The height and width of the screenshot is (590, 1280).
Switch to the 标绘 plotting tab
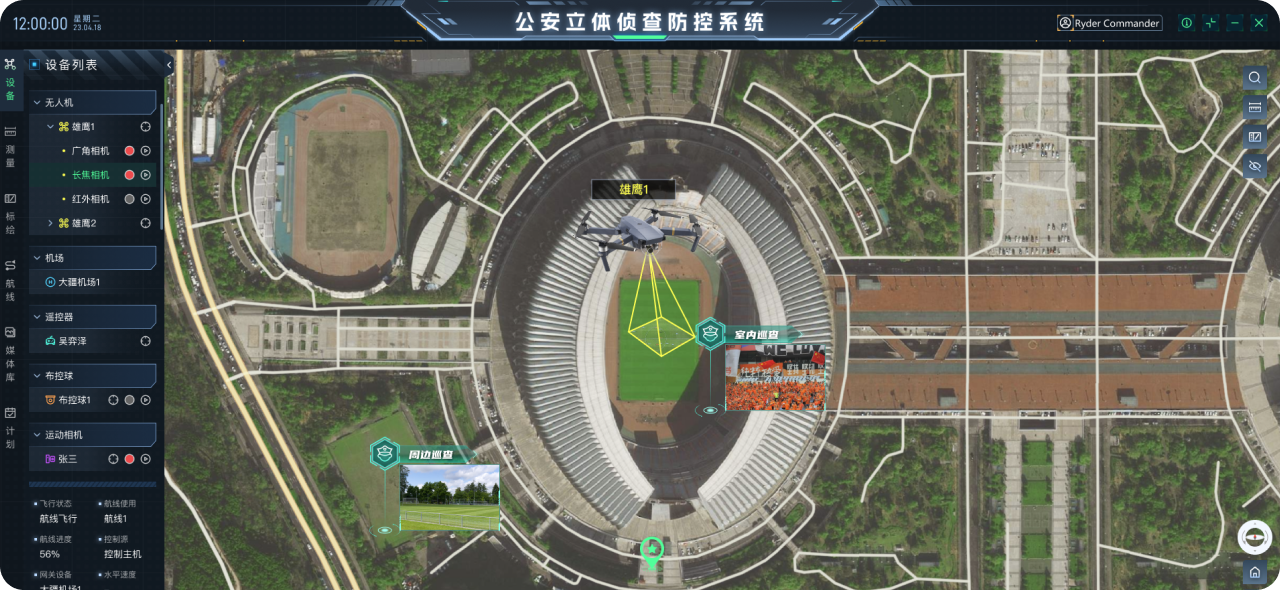[11, 213]
